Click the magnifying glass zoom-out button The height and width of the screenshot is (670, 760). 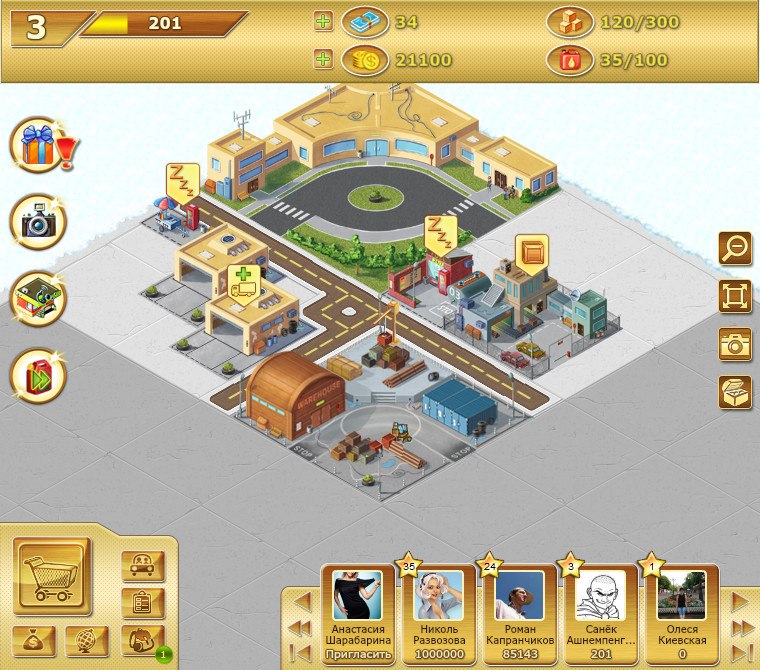pos(735,247)
